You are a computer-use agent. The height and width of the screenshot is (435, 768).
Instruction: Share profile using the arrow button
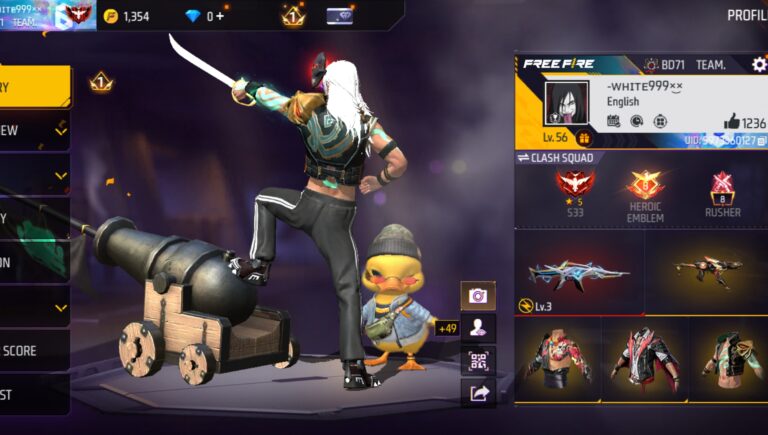478,393
